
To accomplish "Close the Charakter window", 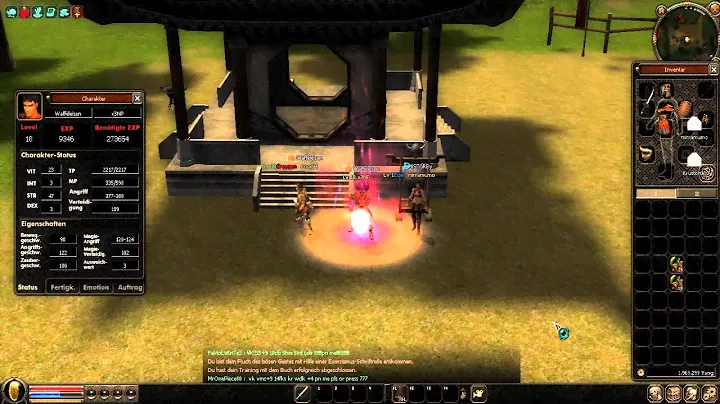I will tap(139, 98).
